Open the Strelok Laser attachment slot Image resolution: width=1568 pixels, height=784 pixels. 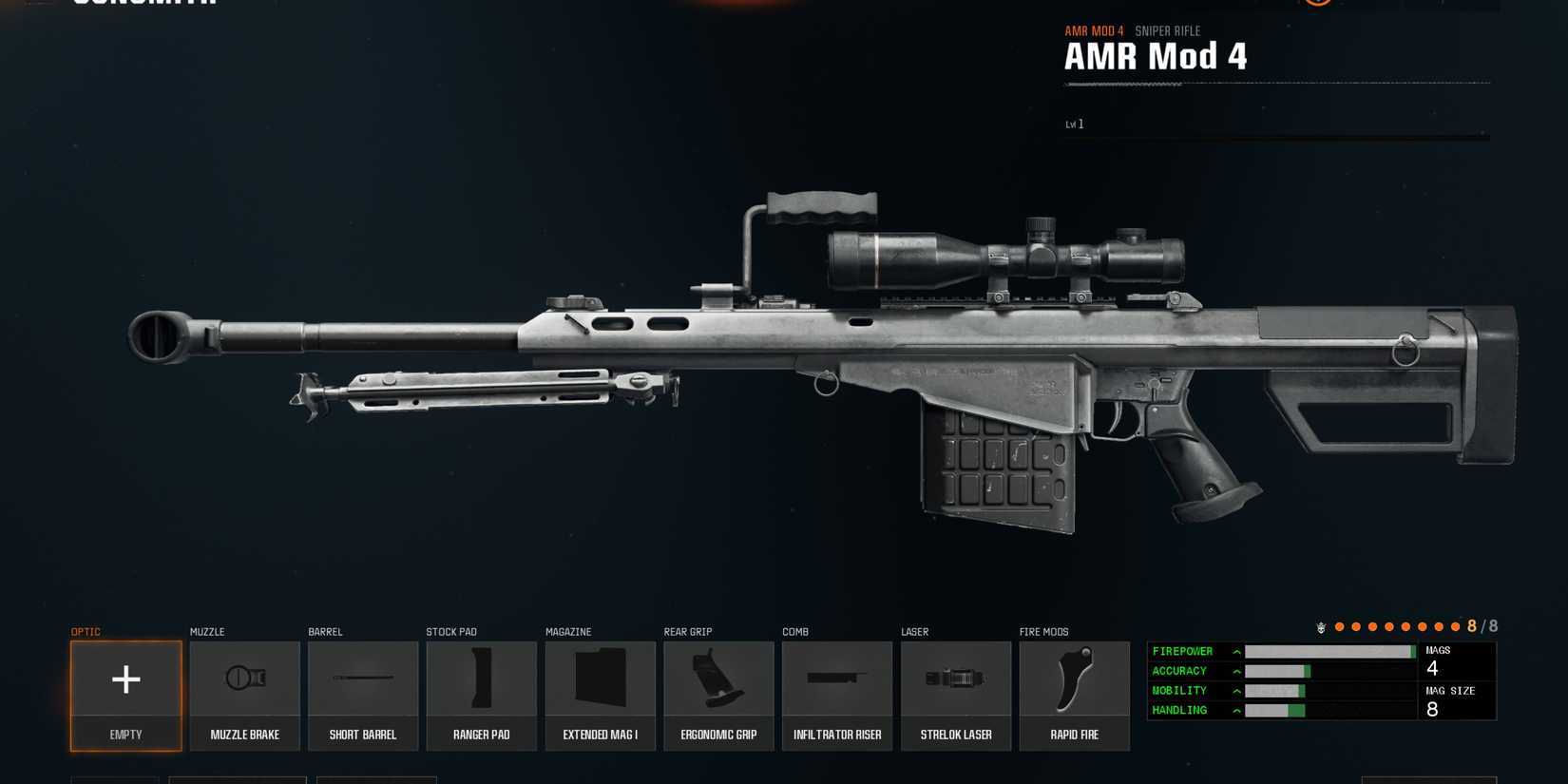(x=956, y=679)
